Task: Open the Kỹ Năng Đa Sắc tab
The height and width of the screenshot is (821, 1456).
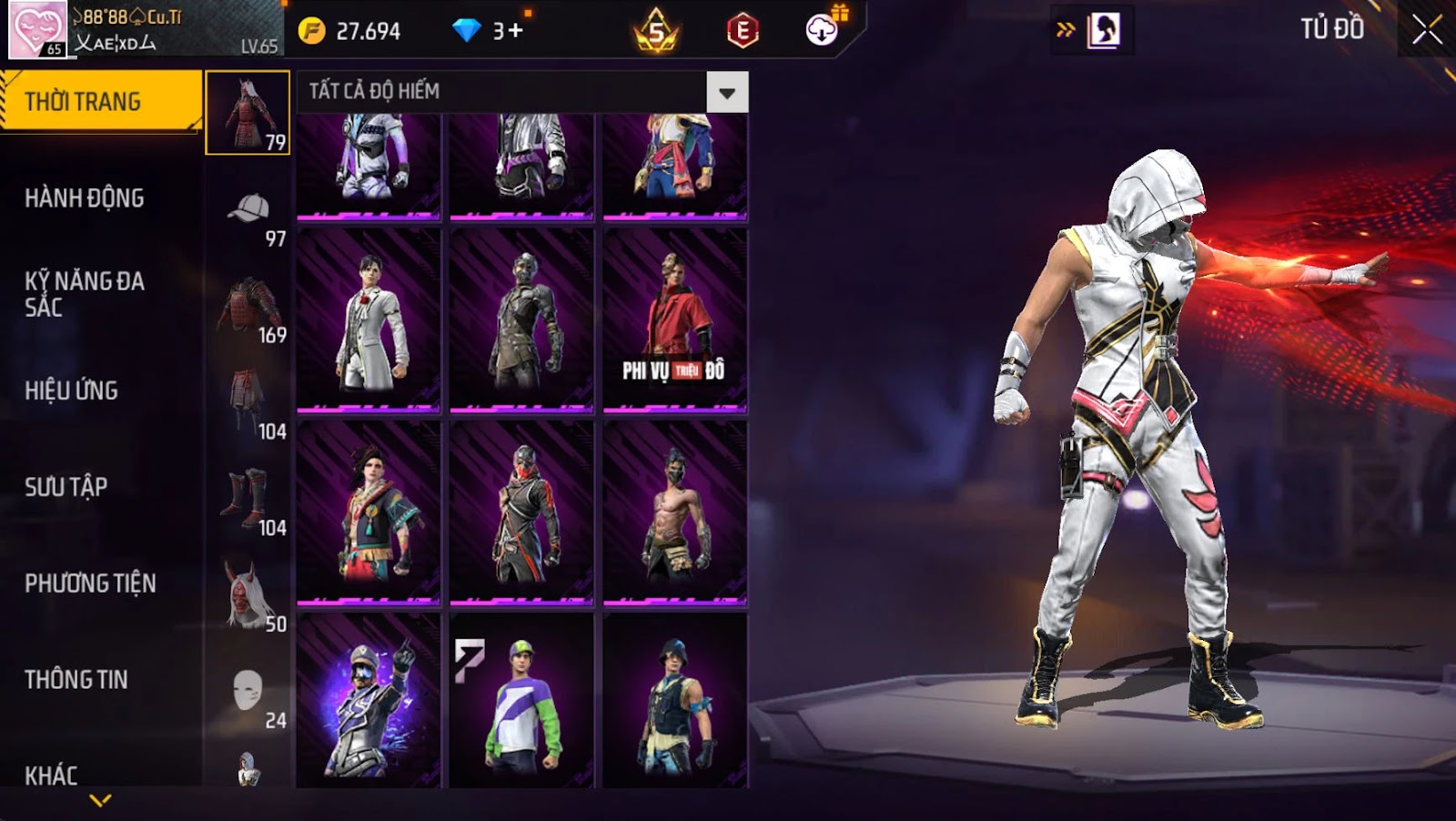Action: pos(85,293)
